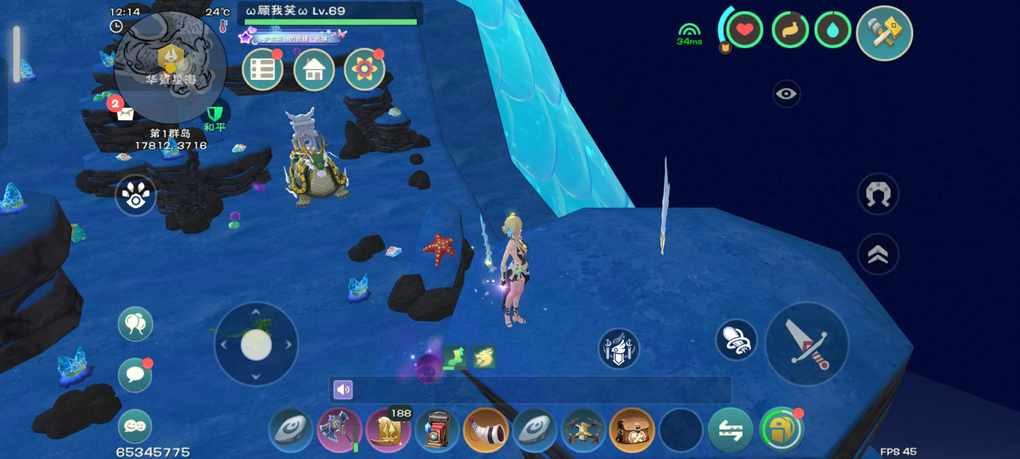Image resolution: width=1020 pixels, height=459 pixels.
Task: Toggle the chat bar speaker icon
Action: [x=343, y=390]
